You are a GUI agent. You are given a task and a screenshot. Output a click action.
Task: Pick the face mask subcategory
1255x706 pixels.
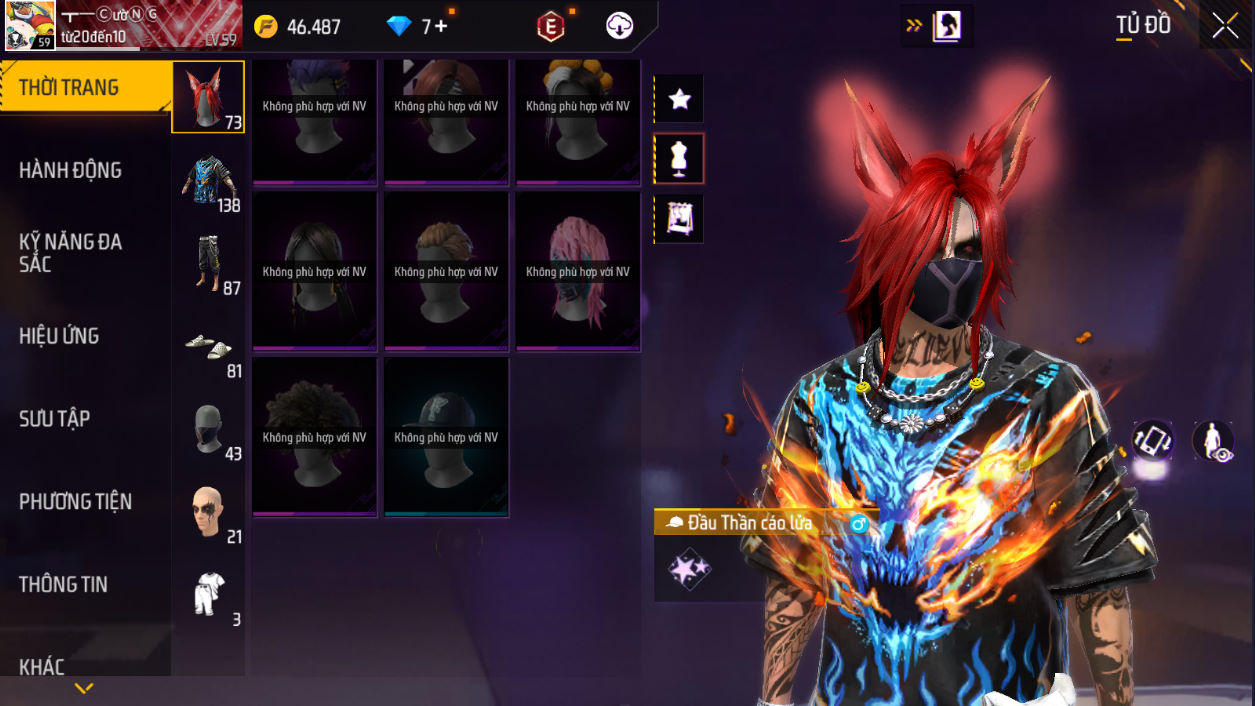(209, 429)
